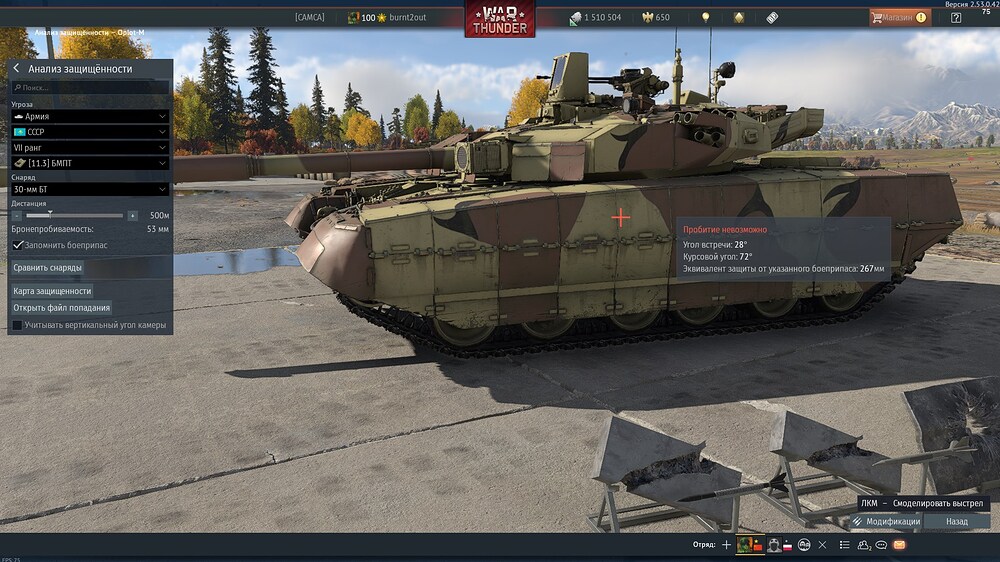
Task: Open the Модификации screen
Action: click(x=885, y=521)
